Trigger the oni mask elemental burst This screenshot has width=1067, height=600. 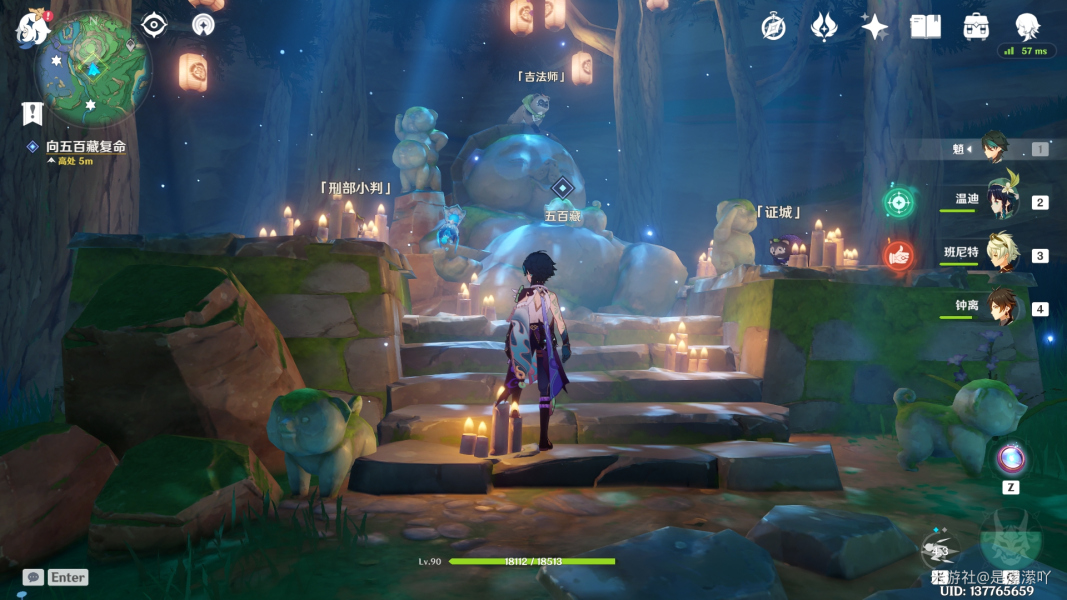(x=1010, y=540)
